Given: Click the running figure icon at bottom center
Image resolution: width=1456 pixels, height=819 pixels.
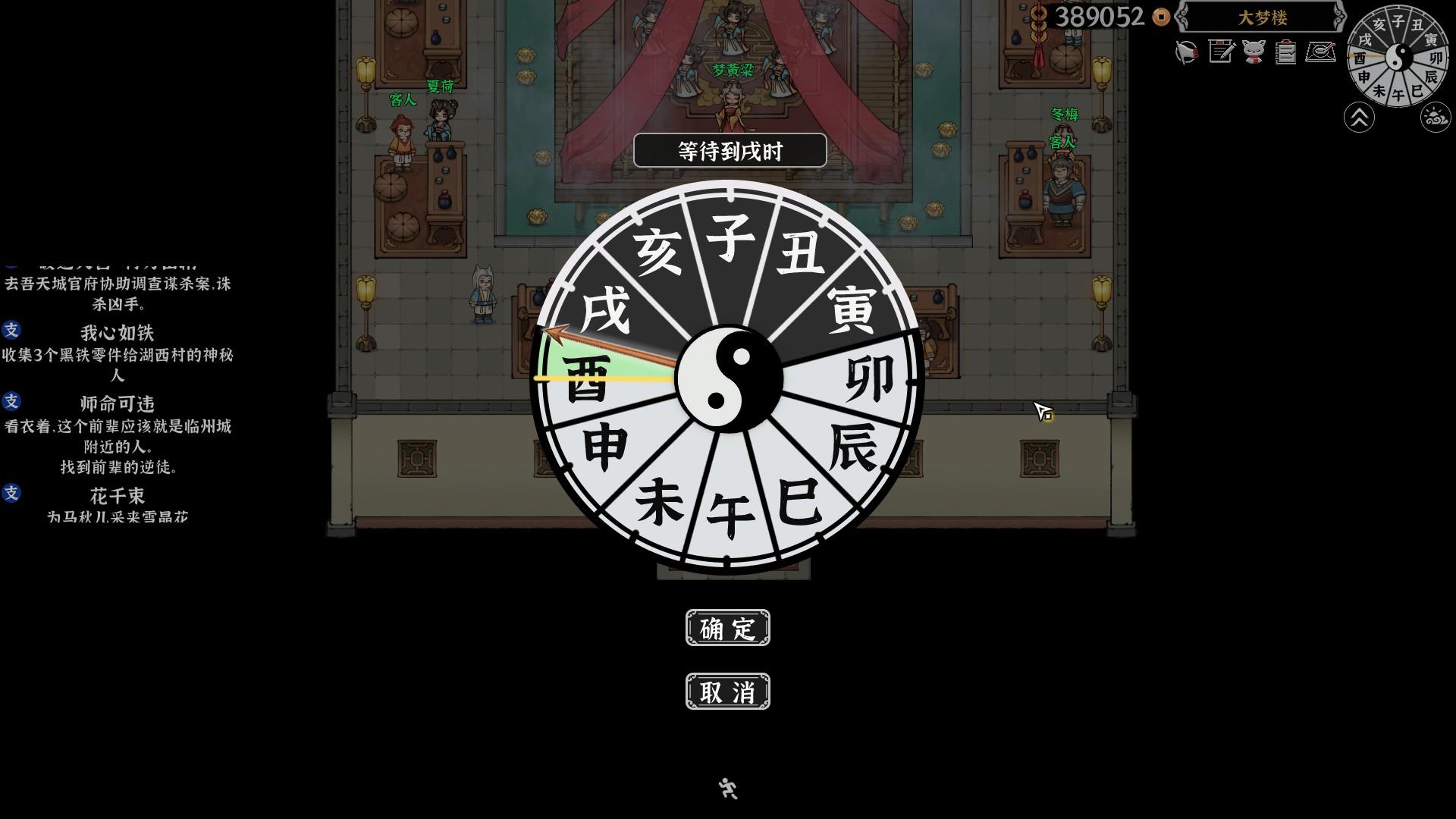Looking at the screenshot, I should tap(727, 789).
